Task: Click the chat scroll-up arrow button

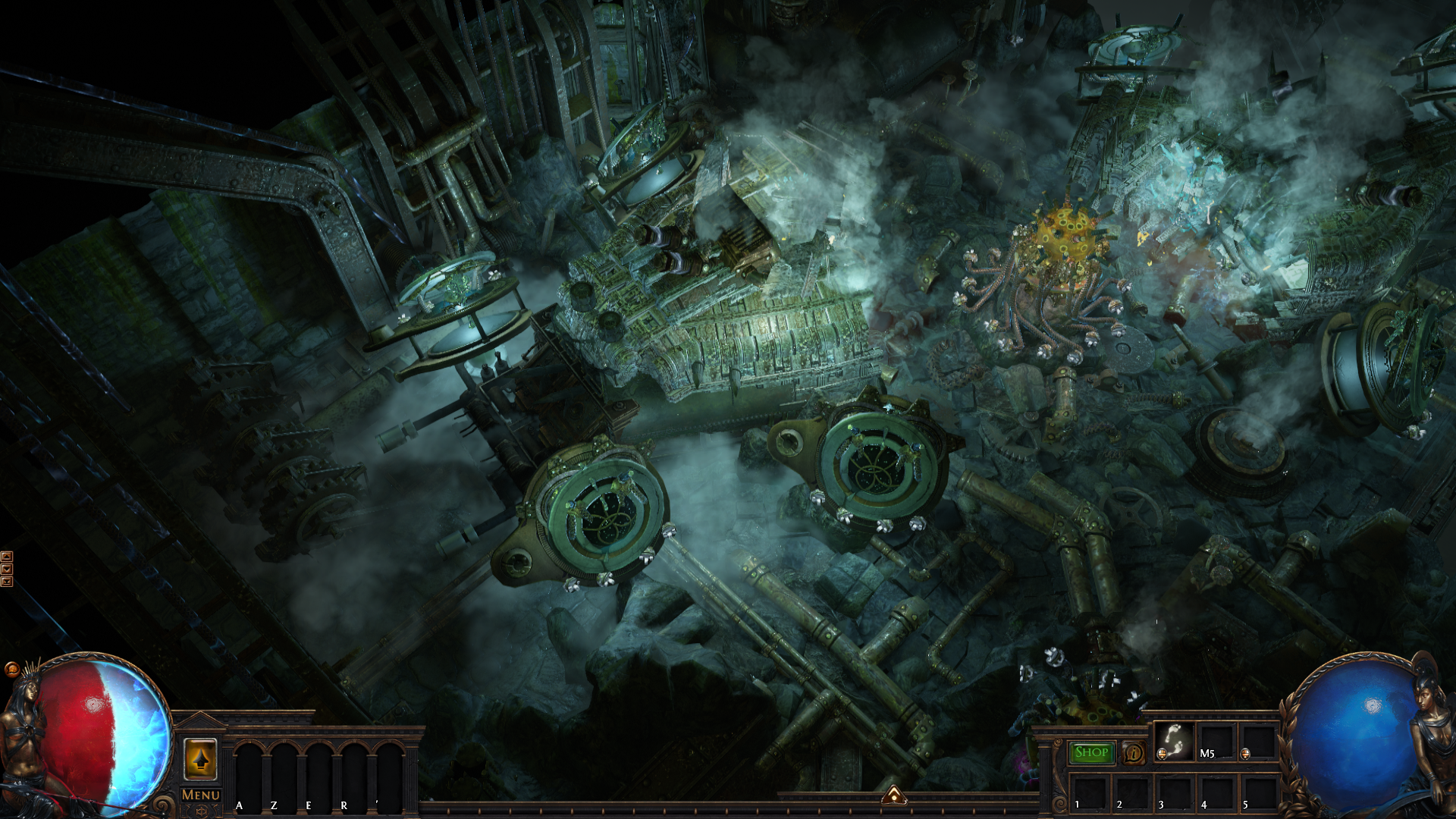Action: point(7,557)
